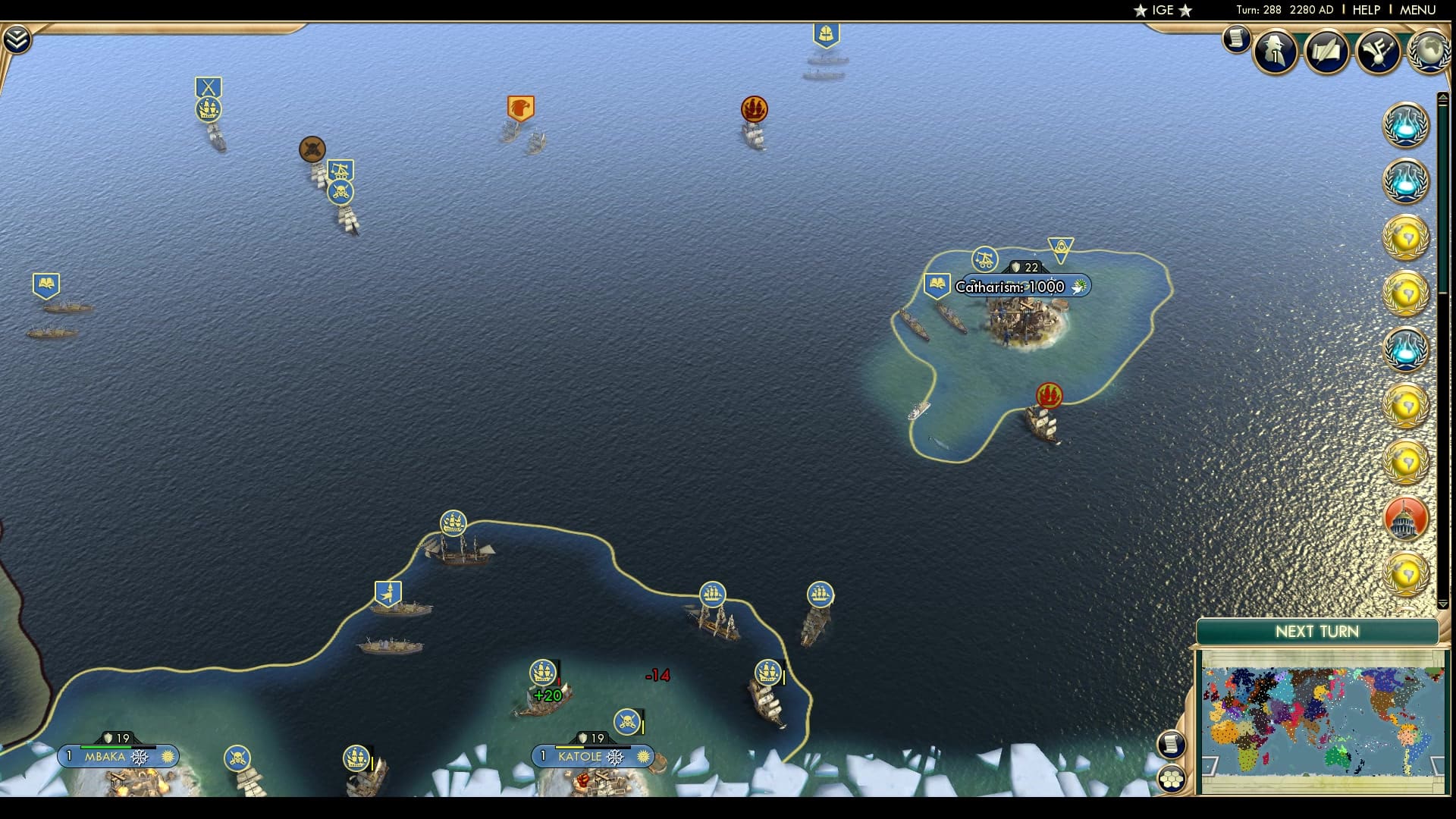Open the Espionage Overview spy icon

point(1275,52)
